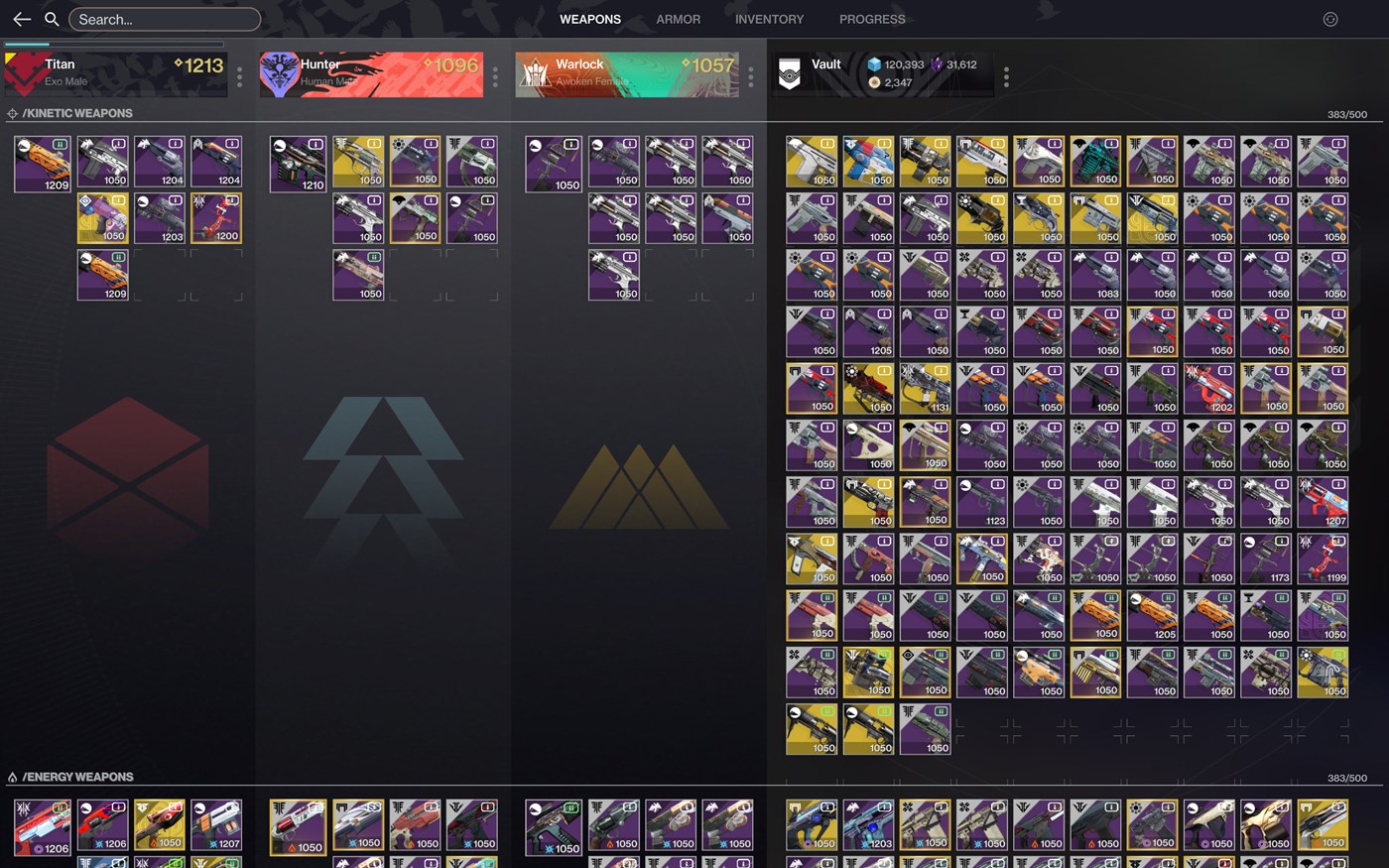This screenshot has height=868, width=1389.
Task: Open the settings icon in top-right corner
Action: click(1330, 19)
